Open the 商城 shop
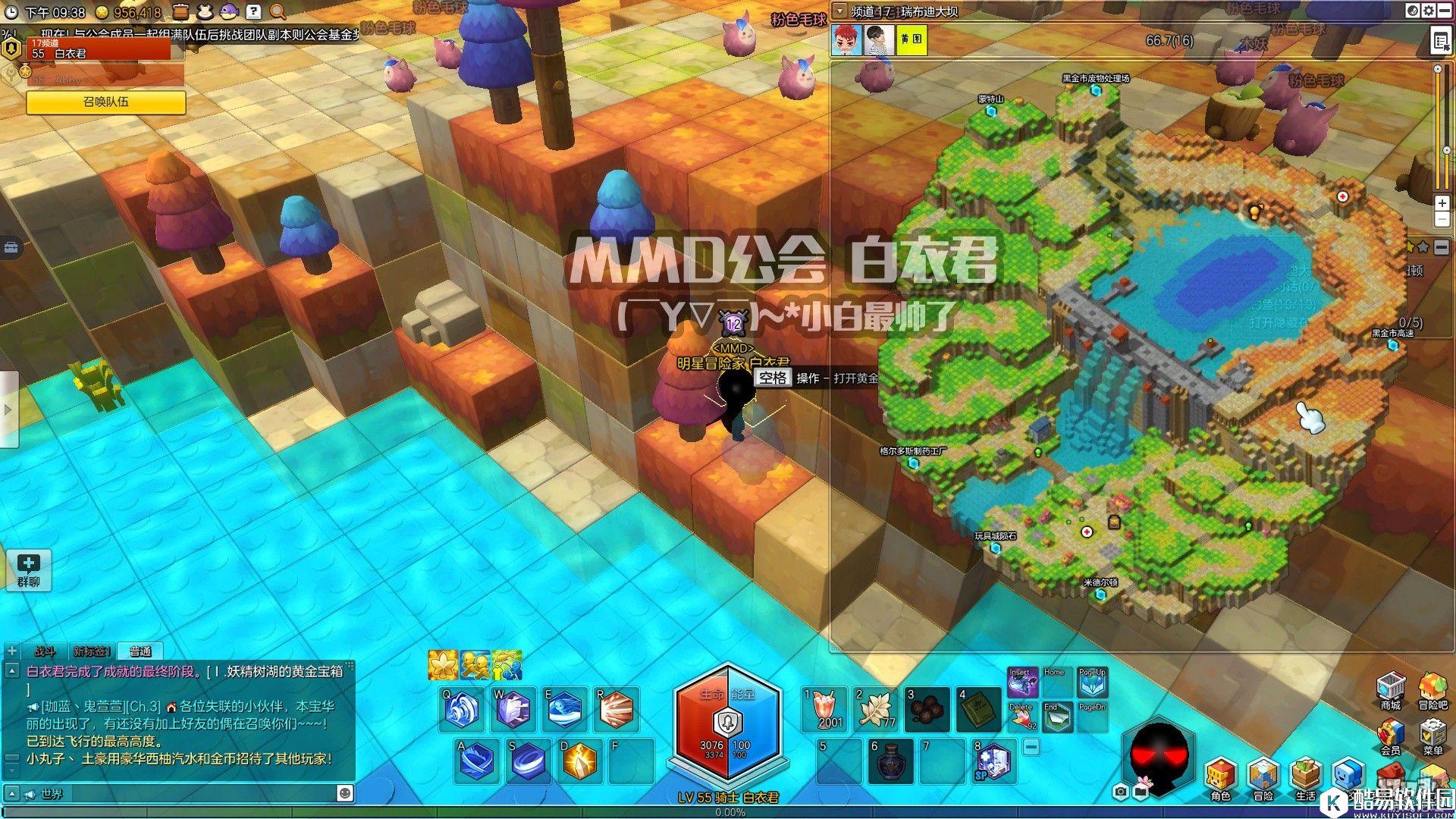Image resolution: width=1456 pixels, height=819 pixels. tap(1390, 690)
